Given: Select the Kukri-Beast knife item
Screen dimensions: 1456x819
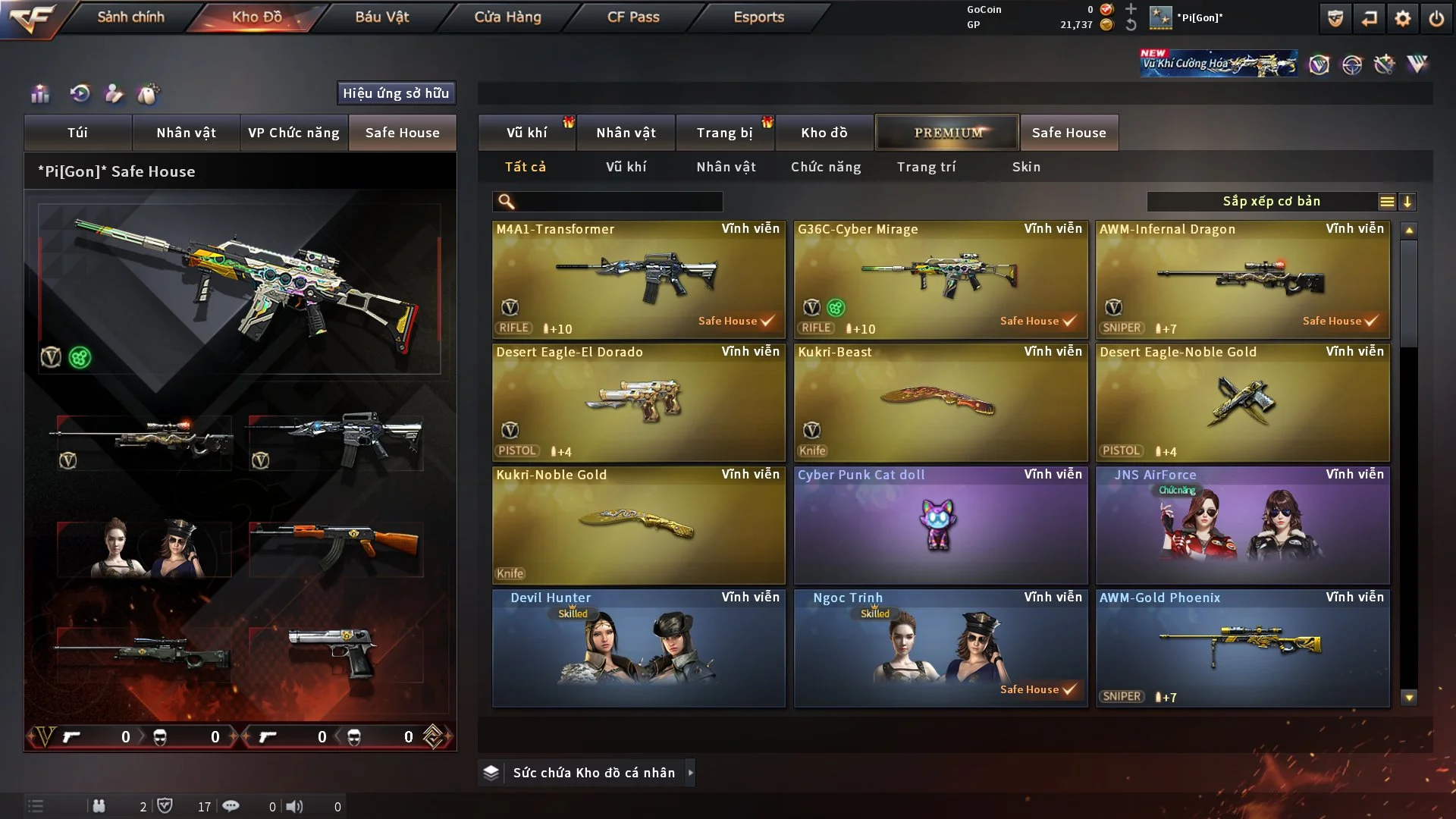Looking at the screenshot, I should pyautogui.click(x=940, y=402).
